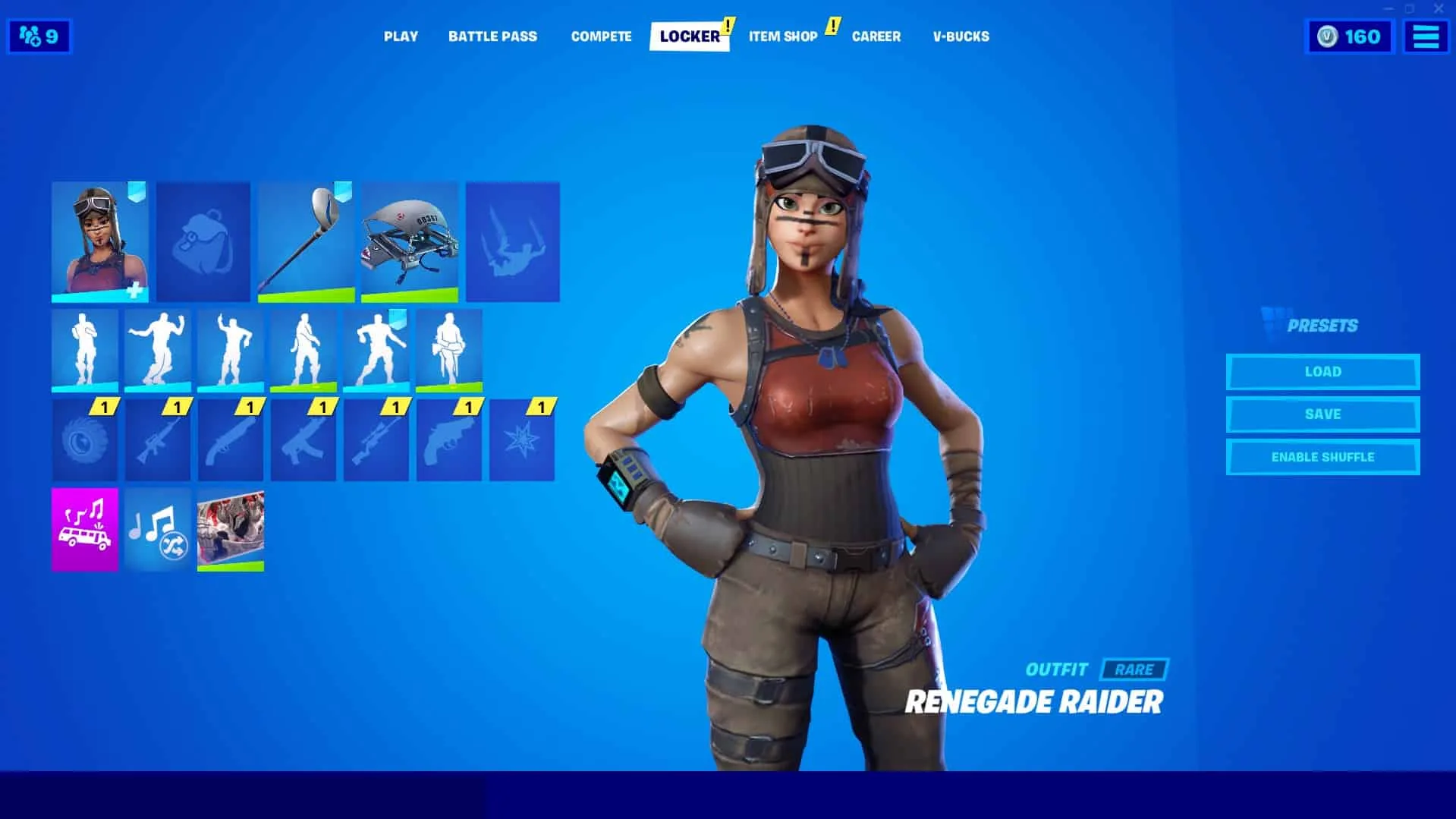Enable Shuffle for presets

click(x=1322, y=457)
